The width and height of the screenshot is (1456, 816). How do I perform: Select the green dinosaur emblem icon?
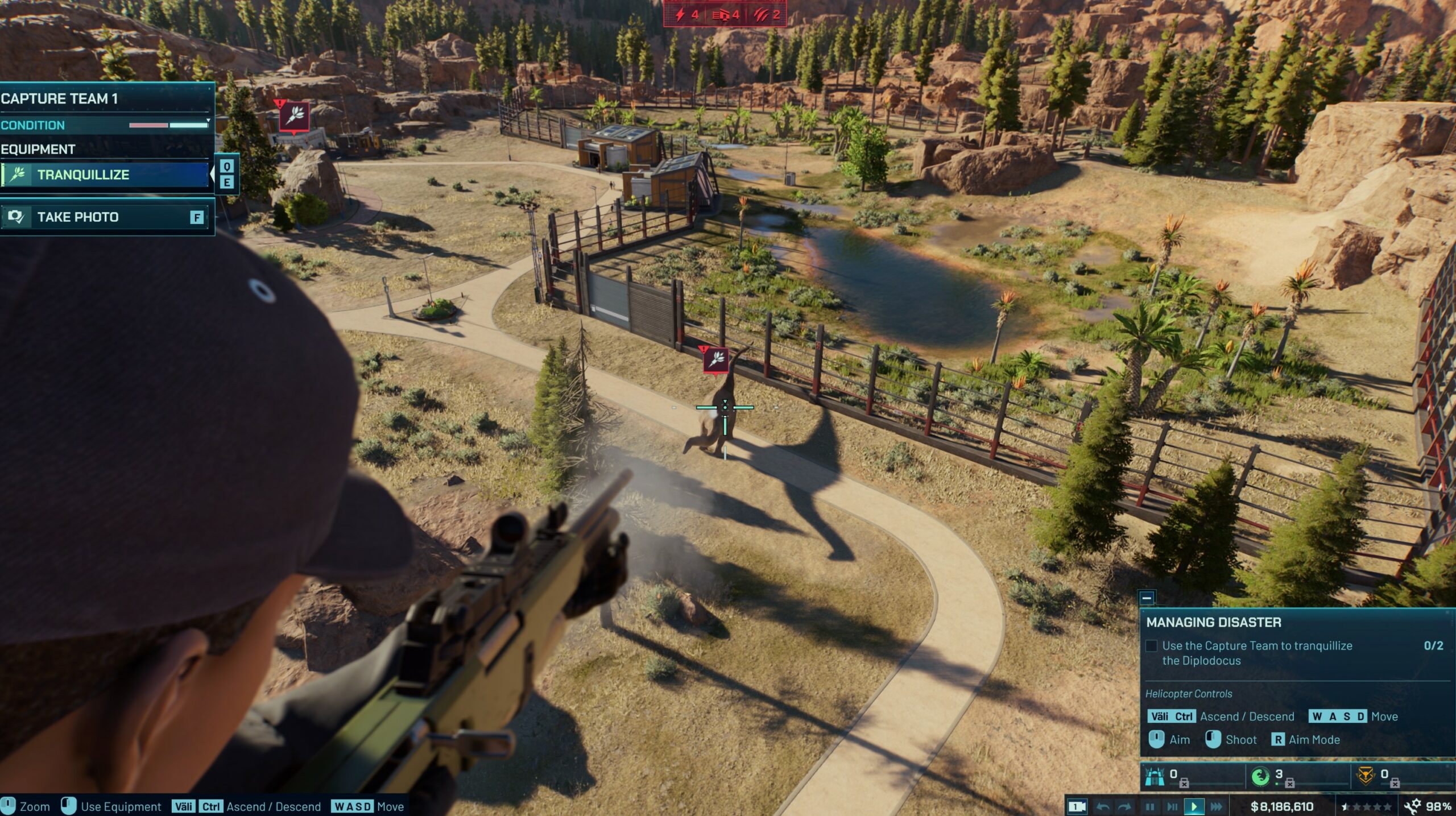1260,776
